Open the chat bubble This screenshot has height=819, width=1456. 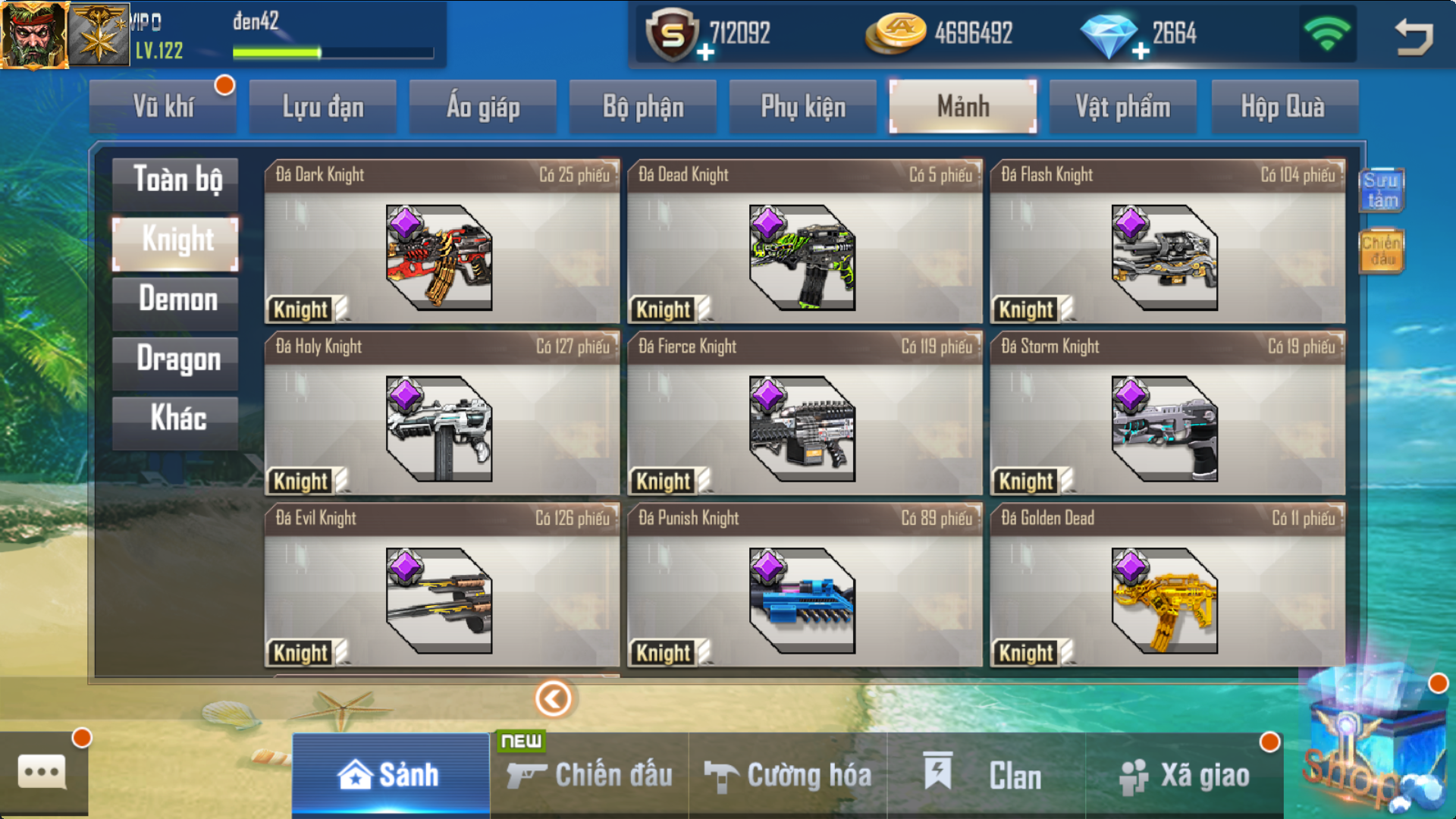42,773
